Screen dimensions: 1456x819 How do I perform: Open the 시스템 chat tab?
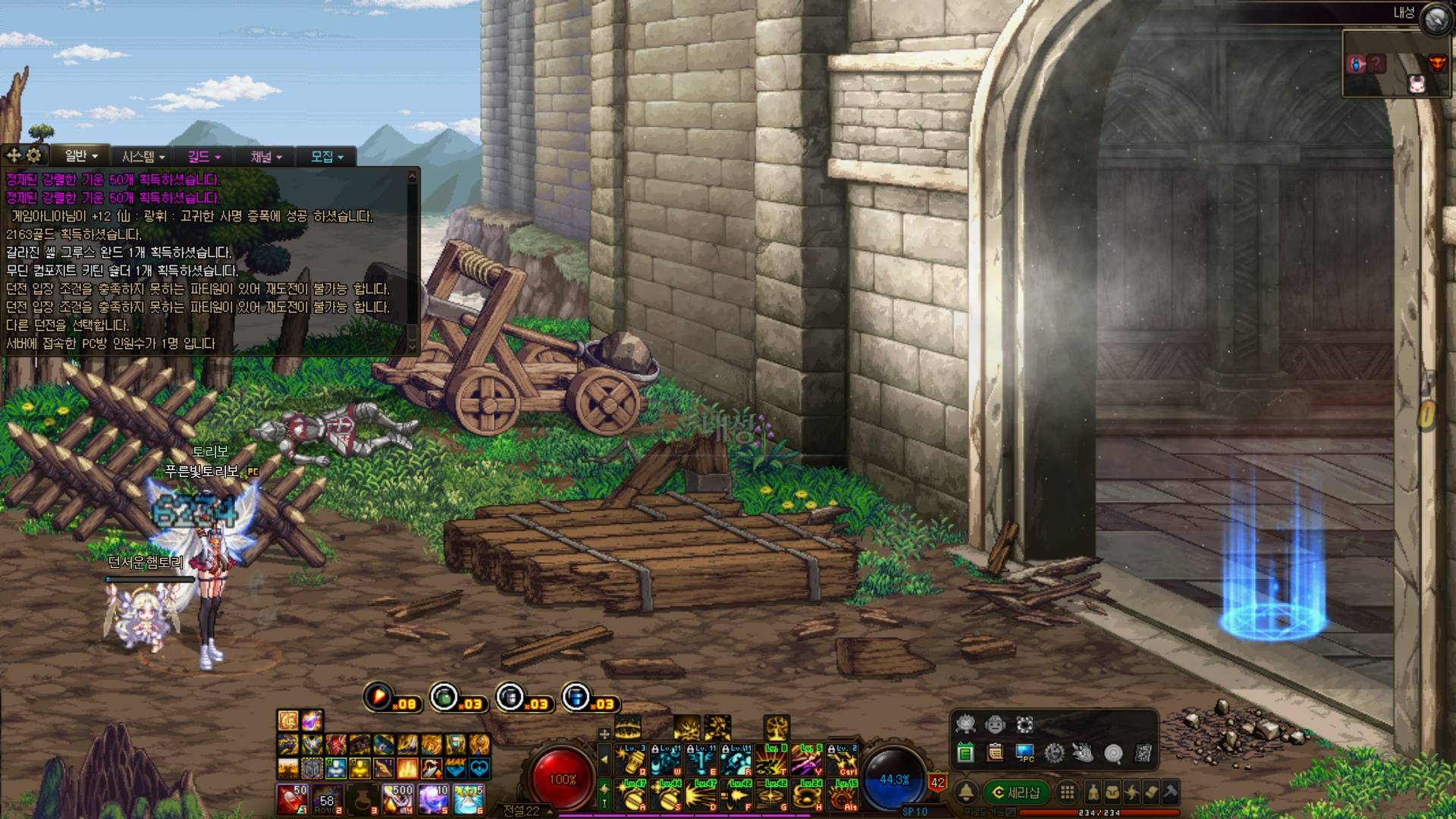[143, 156]
